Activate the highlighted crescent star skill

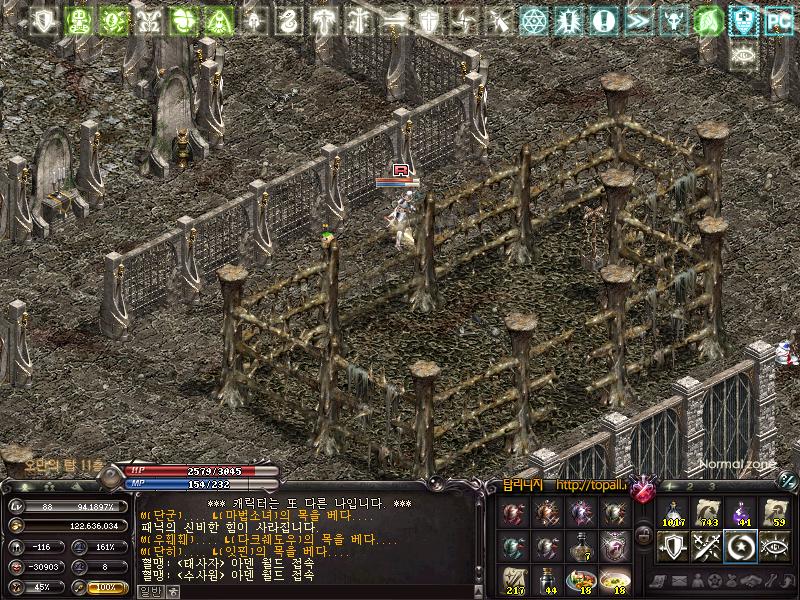[741, 546]
